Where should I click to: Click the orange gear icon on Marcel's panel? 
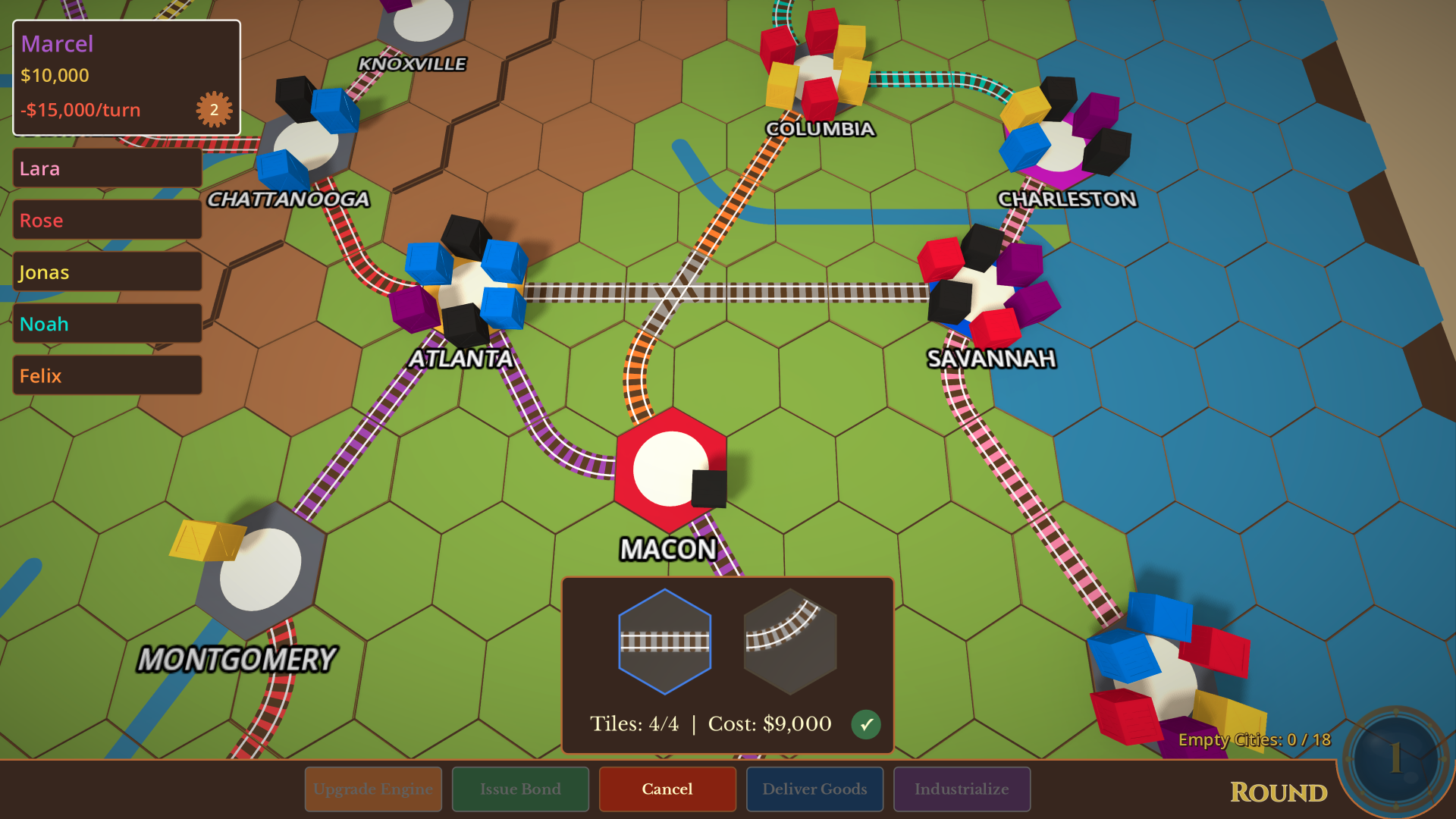tap(215, 108)
